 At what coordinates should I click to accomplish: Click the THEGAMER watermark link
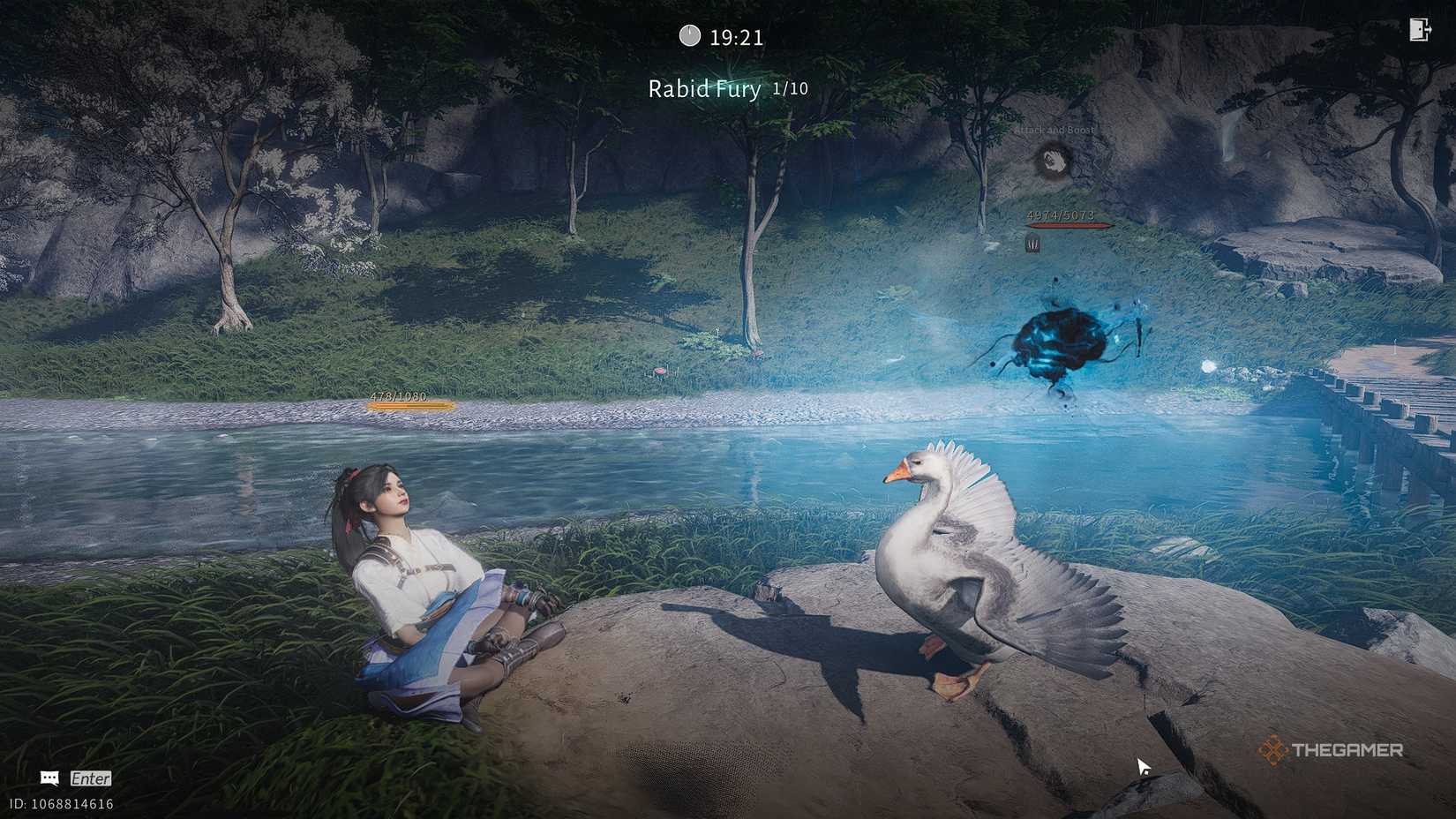(x=1349, y=752)
